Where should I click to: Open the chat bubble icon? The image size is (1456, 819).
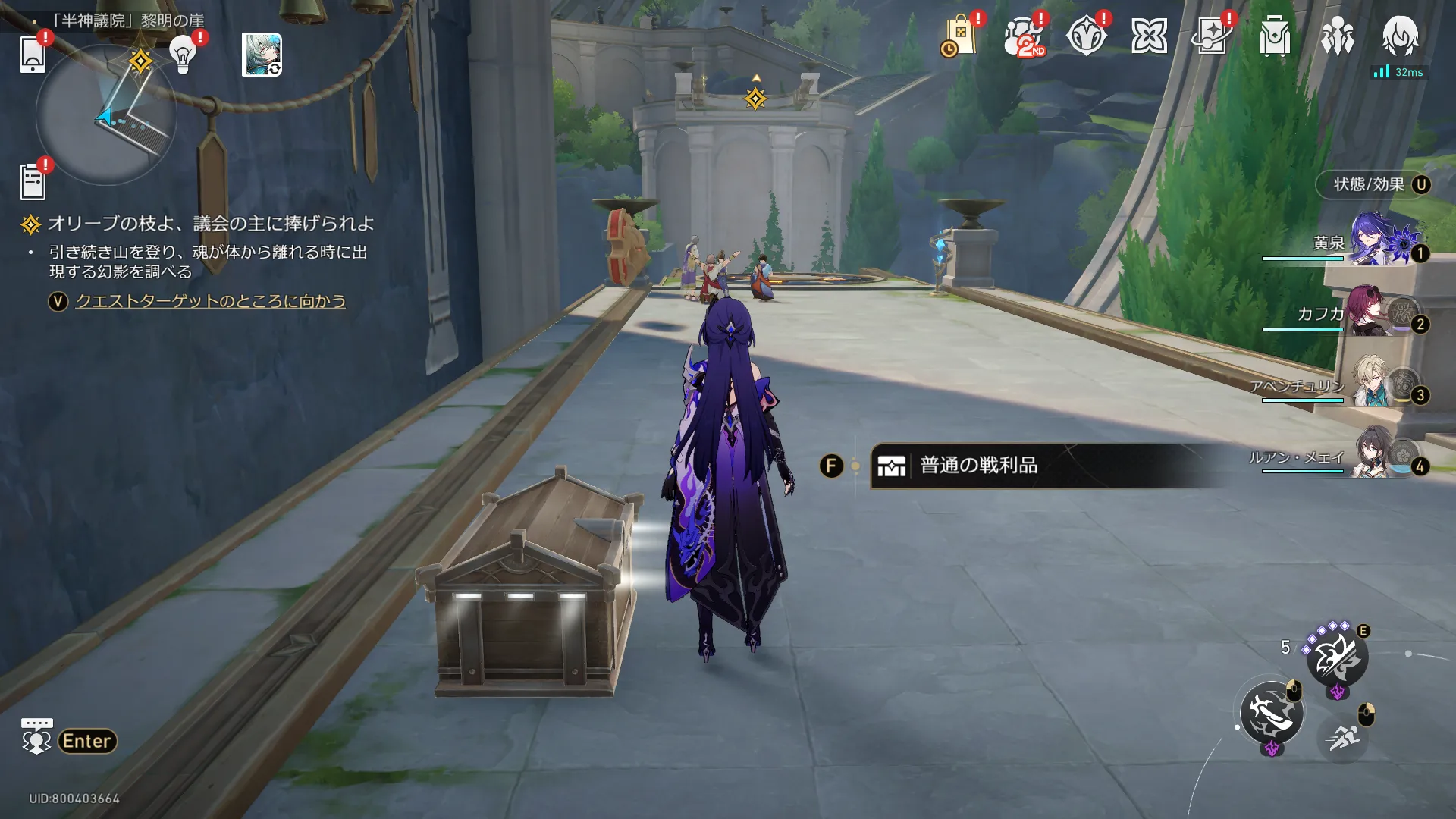point(36,736)
